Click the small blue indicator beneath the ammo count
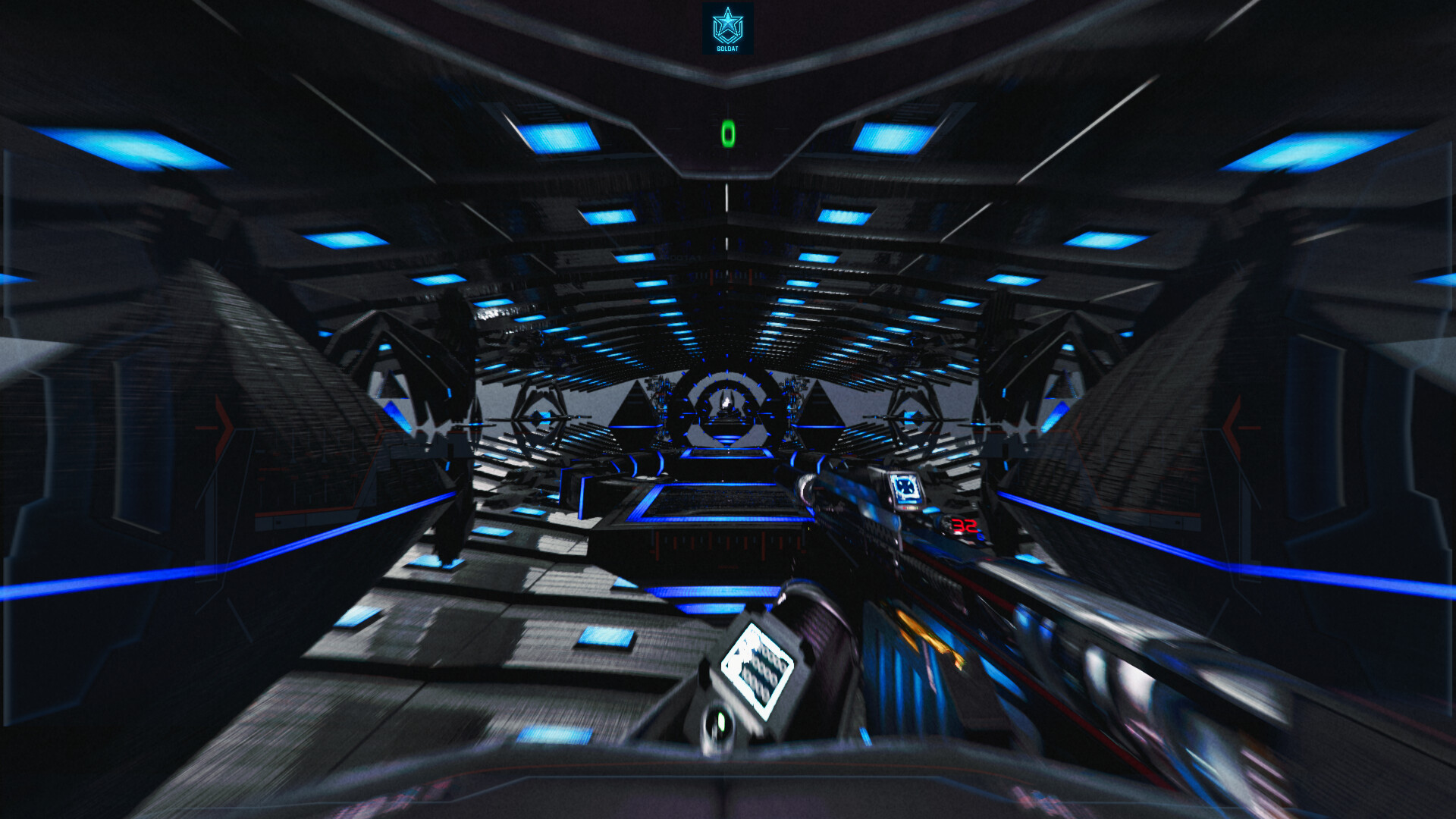The height and width of the screenshot is (819, 1456). (981, 537)
